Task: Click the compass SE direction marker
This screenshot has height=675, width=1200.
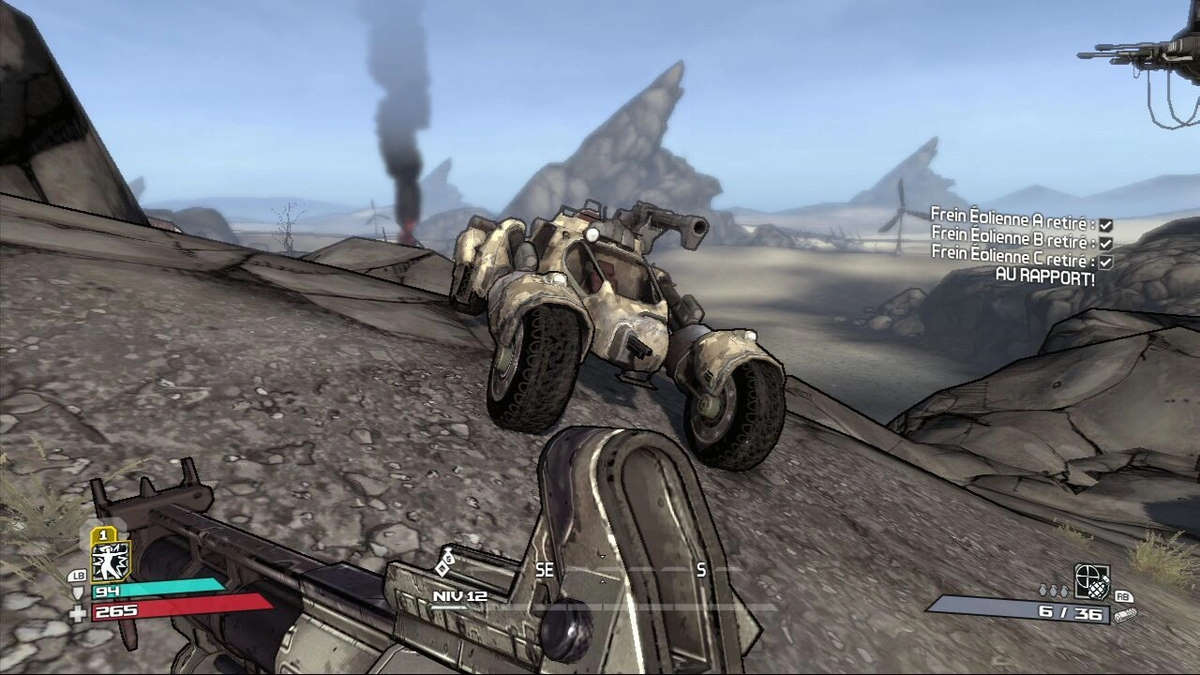Action: coord(545,569)
